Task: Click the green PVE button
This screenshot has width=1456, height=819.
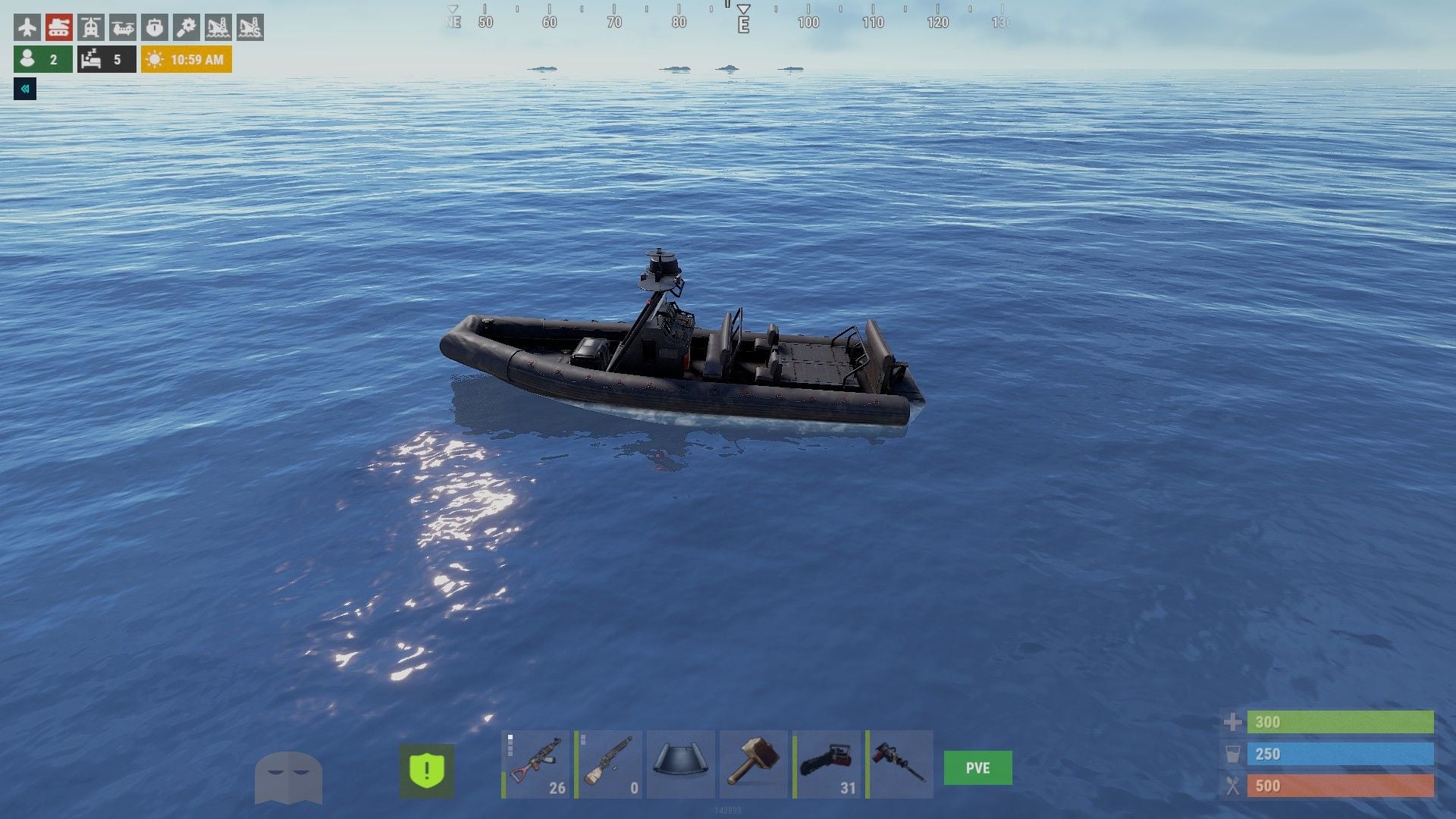Action: [977, 767]
